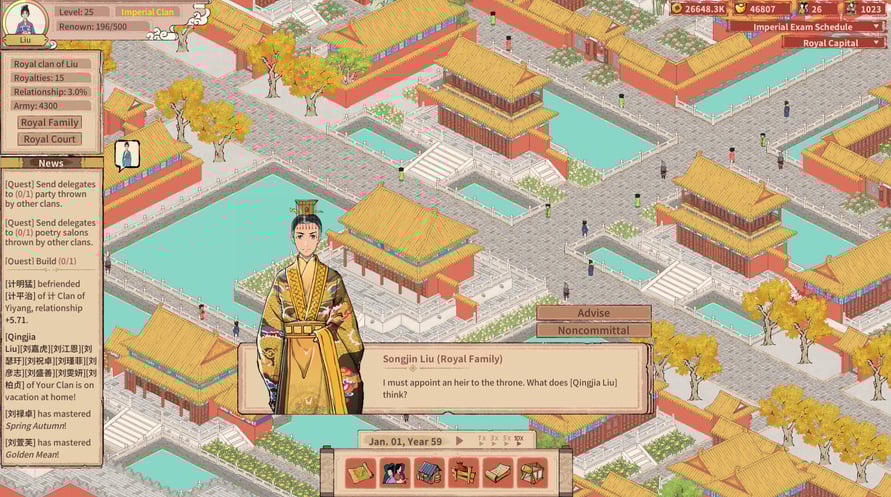Open the drum and crate icon

click(532, 472)
